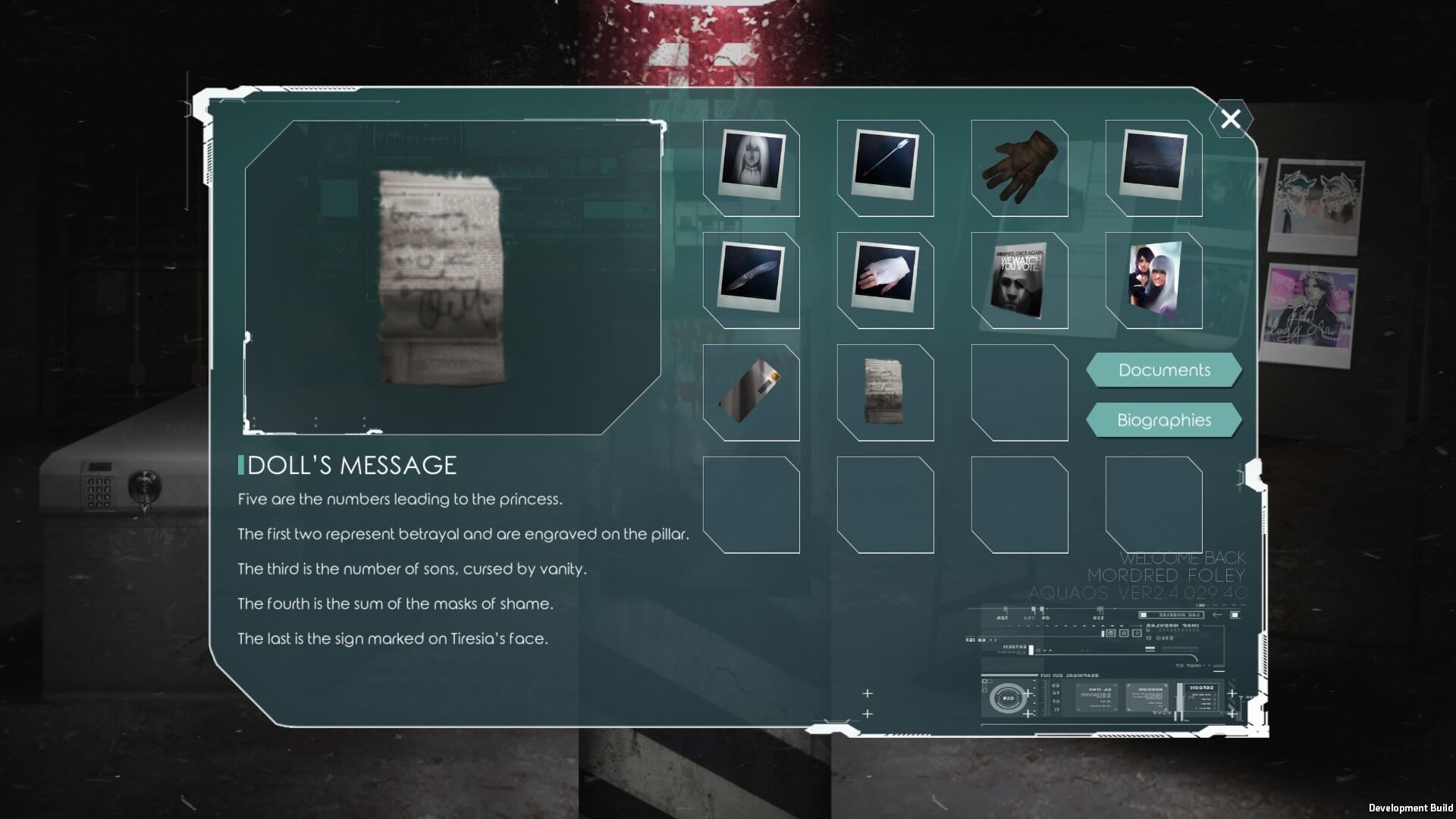
Task: Select the white-haired doll photo
Action: [752, 168]
